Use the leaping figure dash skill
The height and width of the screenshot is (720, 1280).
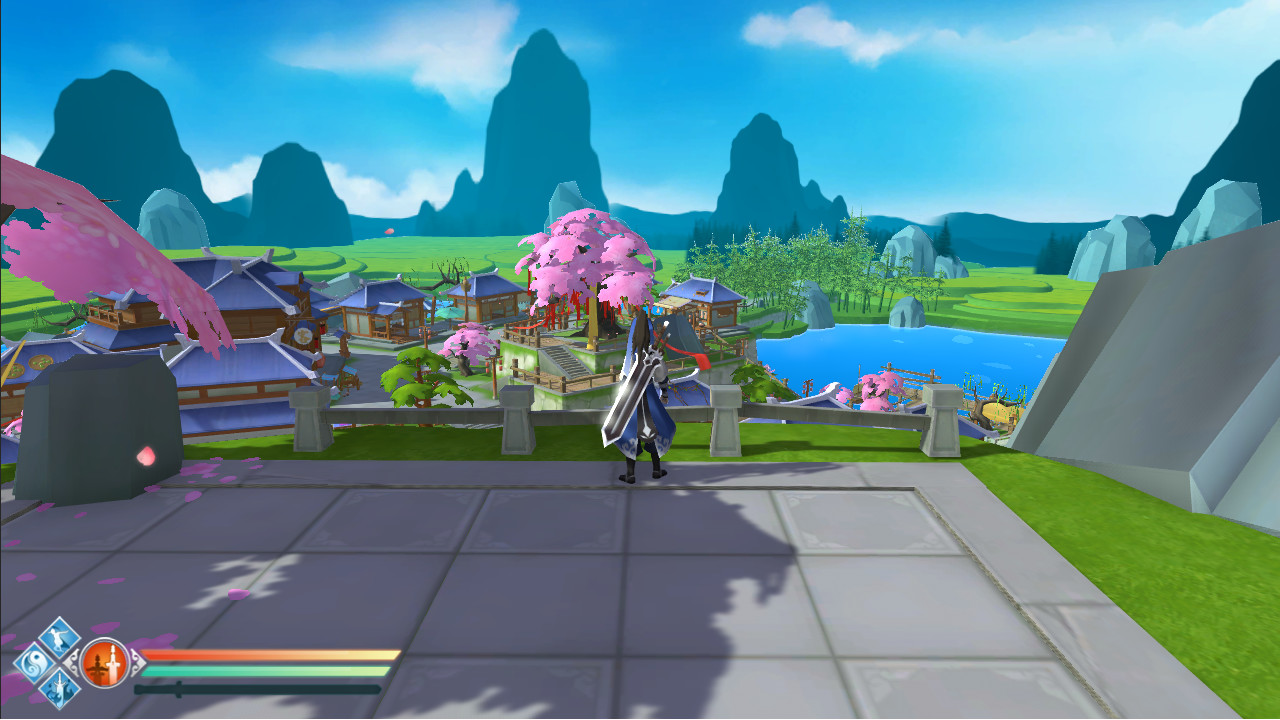pyautogui.click(x=60, y=638)
